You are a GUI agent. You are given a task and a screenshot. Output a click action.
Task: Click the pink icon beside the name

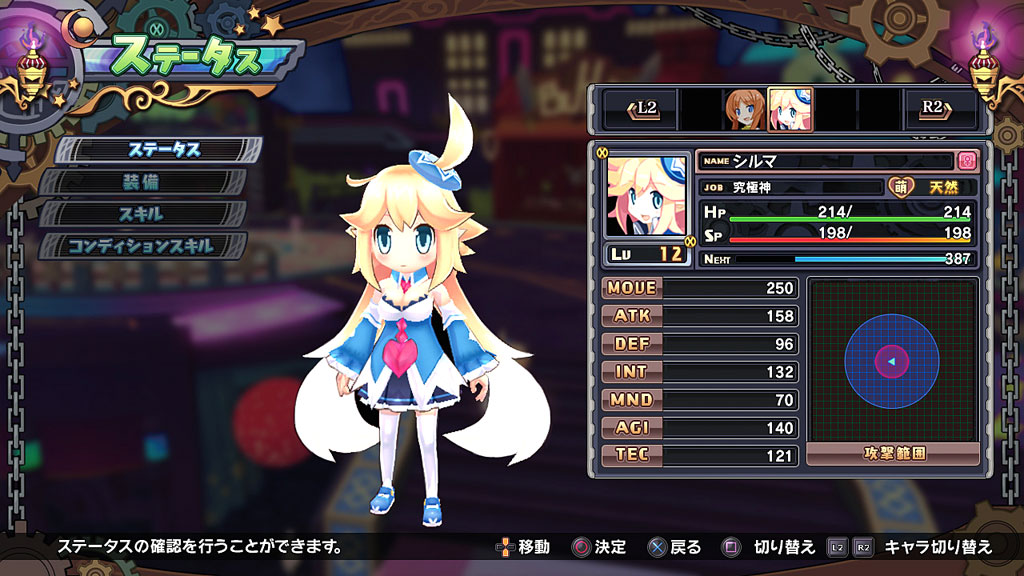point(966,160)
